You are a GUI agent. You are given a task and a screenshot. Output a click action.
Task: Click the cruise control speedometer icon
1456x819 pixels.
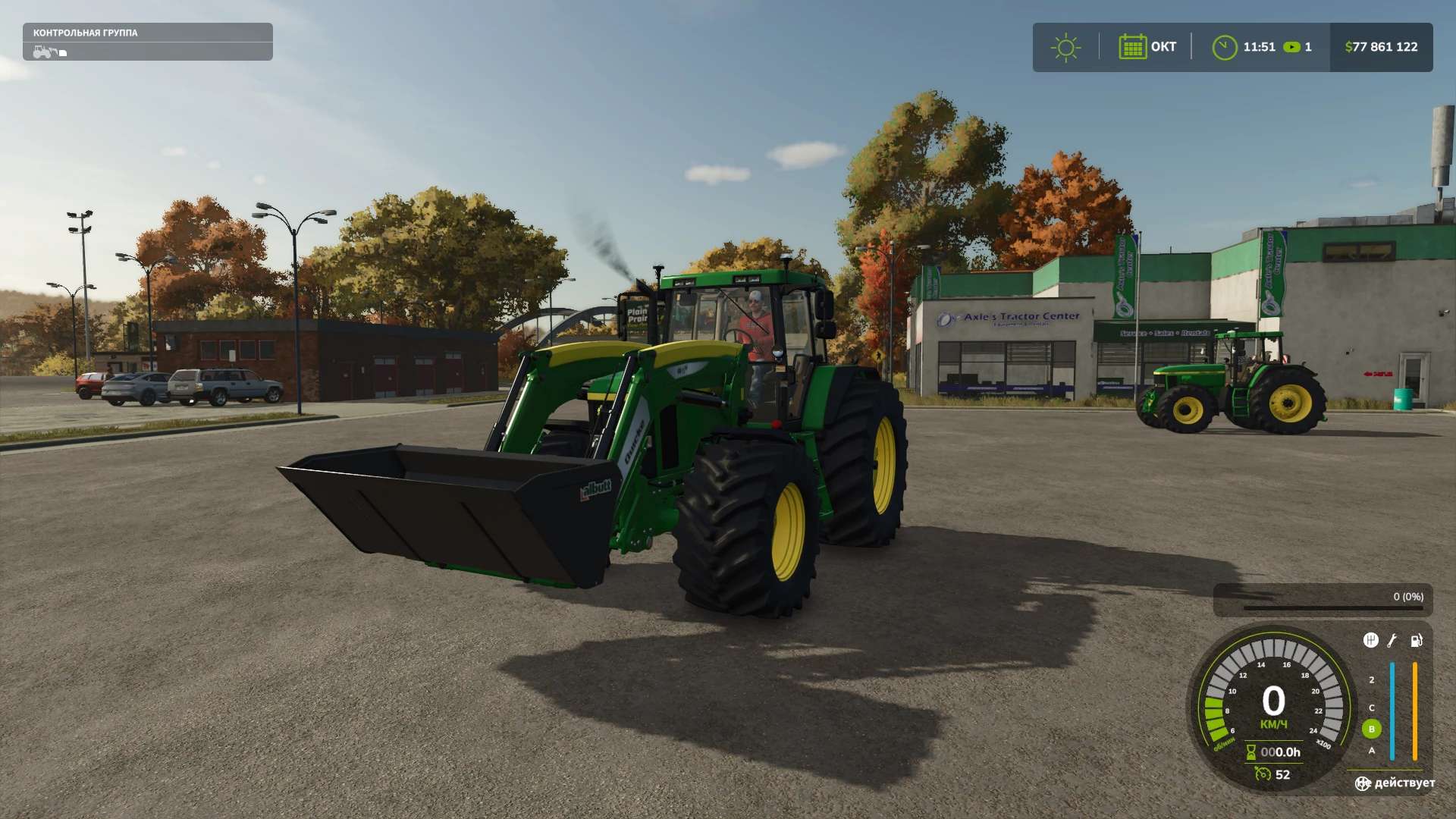[x=1263, y=774]
